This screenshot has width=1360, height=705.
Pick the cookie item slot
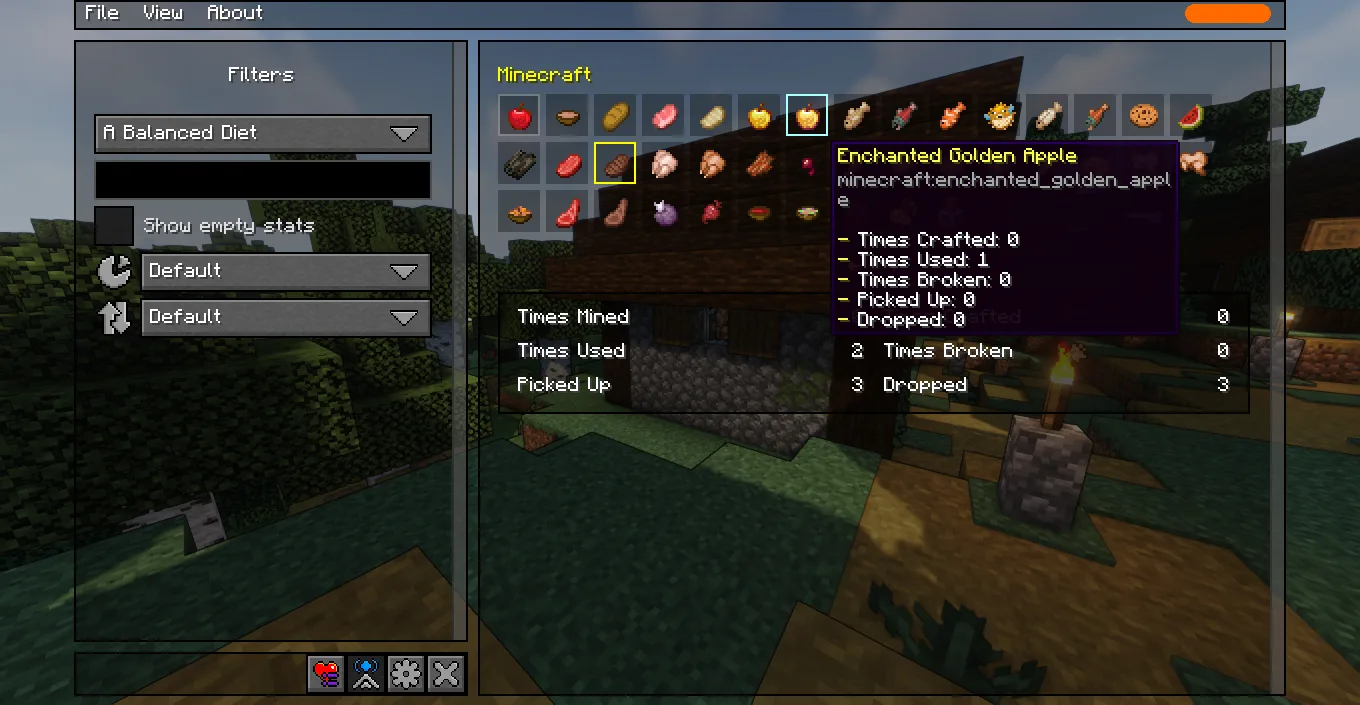click(x=1142, y=116)
